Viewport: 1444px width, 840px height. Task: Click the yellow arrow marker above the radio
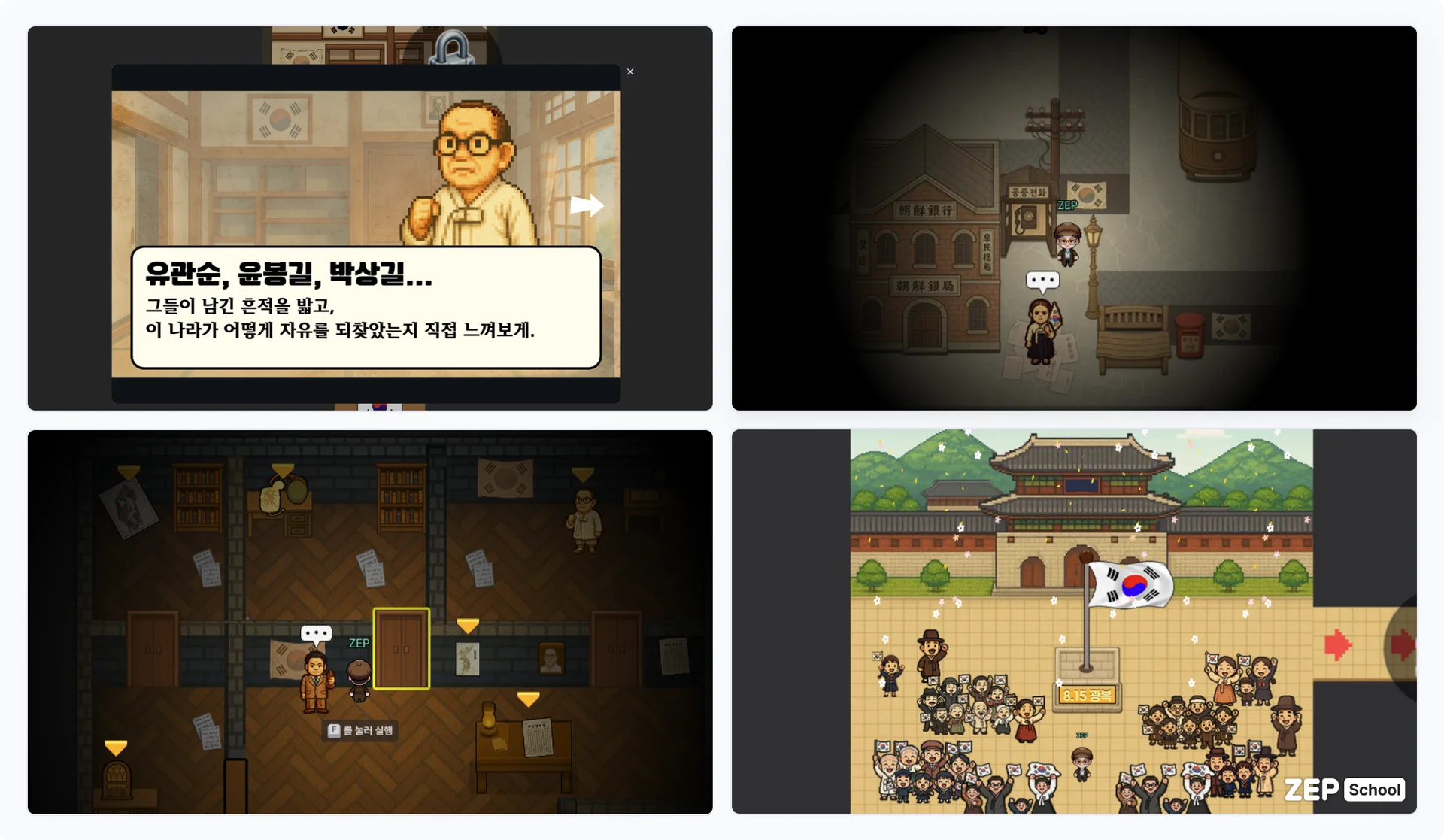click(114, 748)
